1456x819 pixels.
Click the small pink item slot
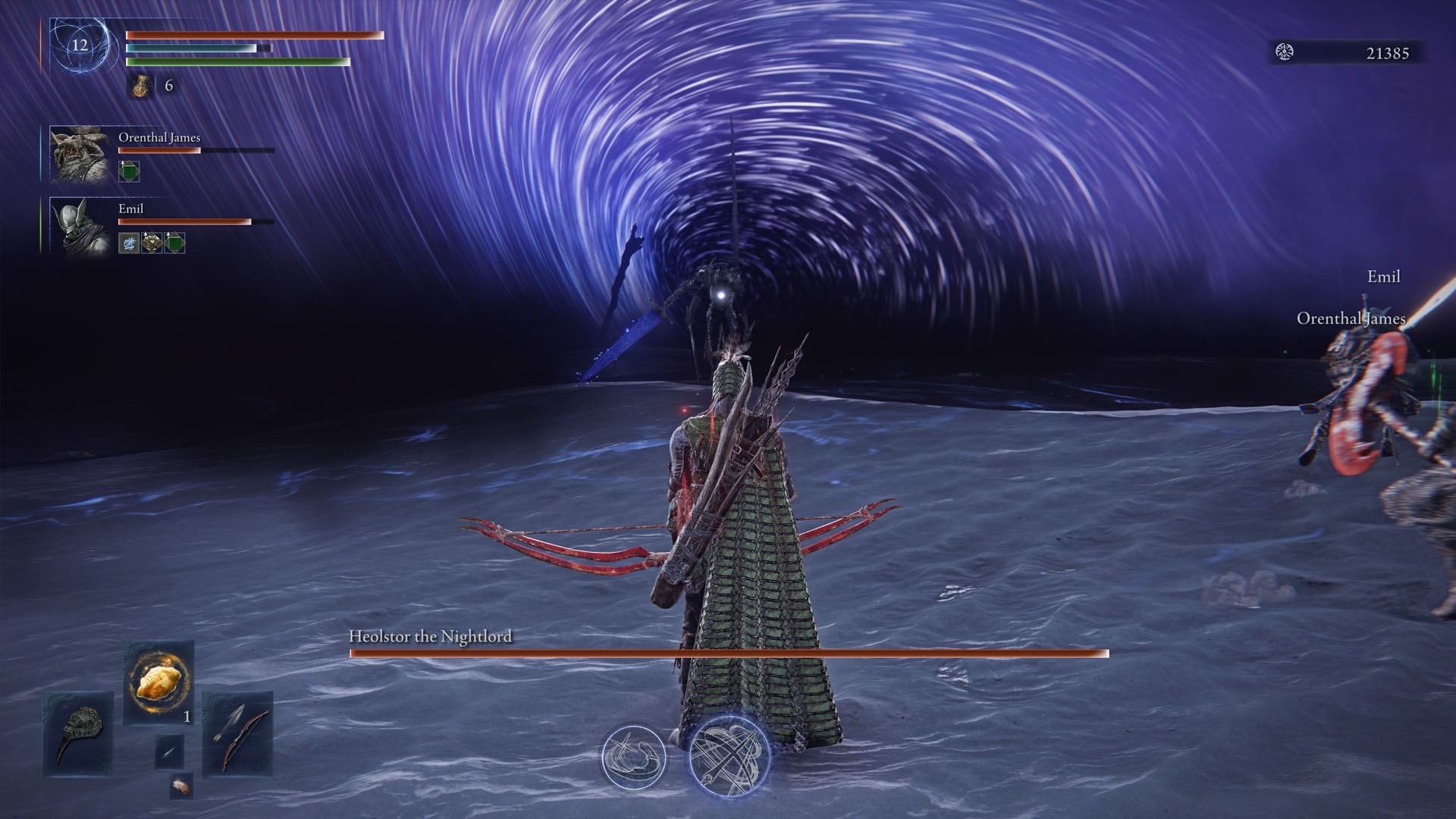(x=180, y=786)
